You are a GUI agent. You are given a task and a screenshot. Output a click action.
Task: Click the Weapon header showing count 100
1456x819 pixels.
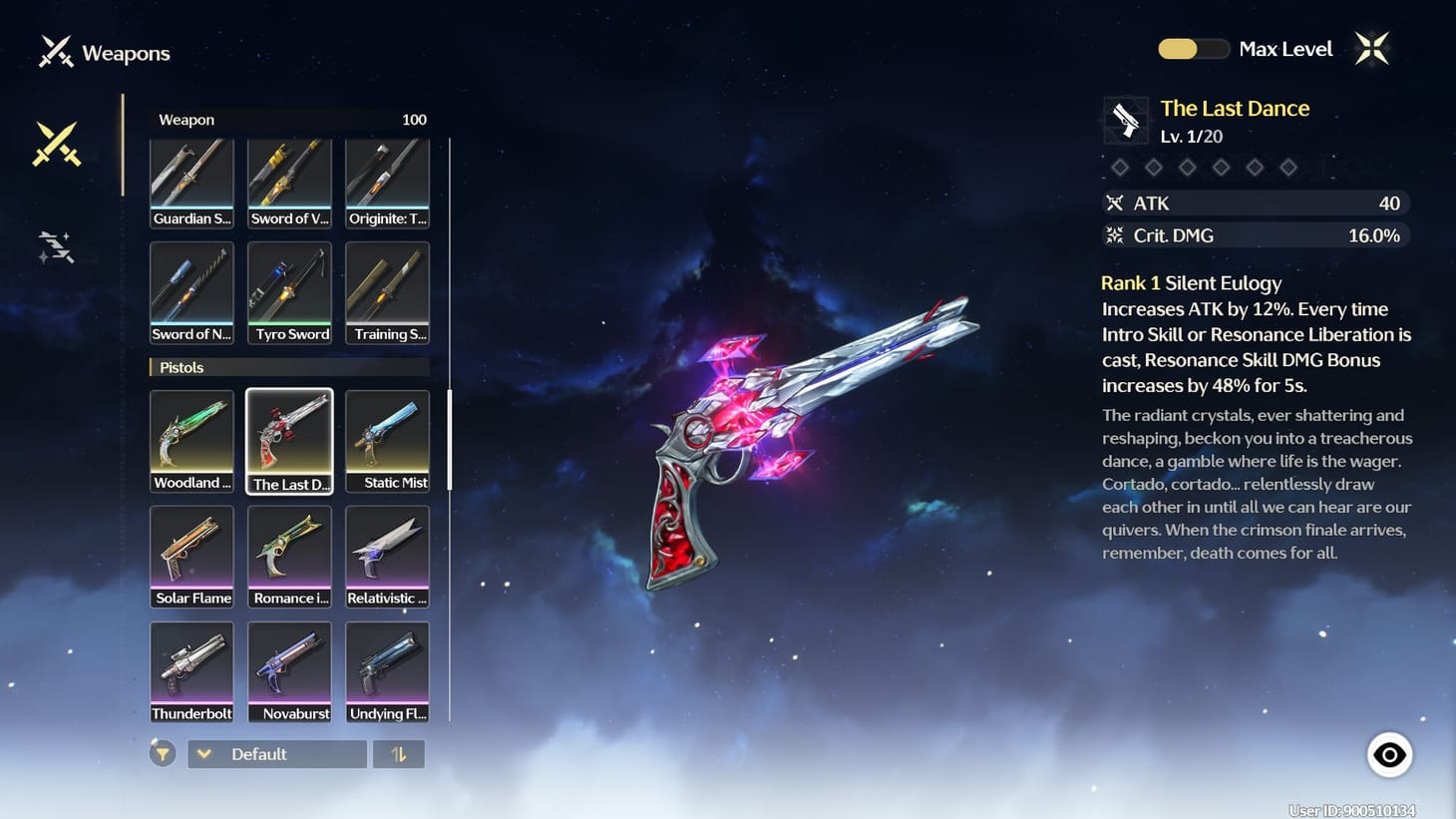[x=289, y=119]
